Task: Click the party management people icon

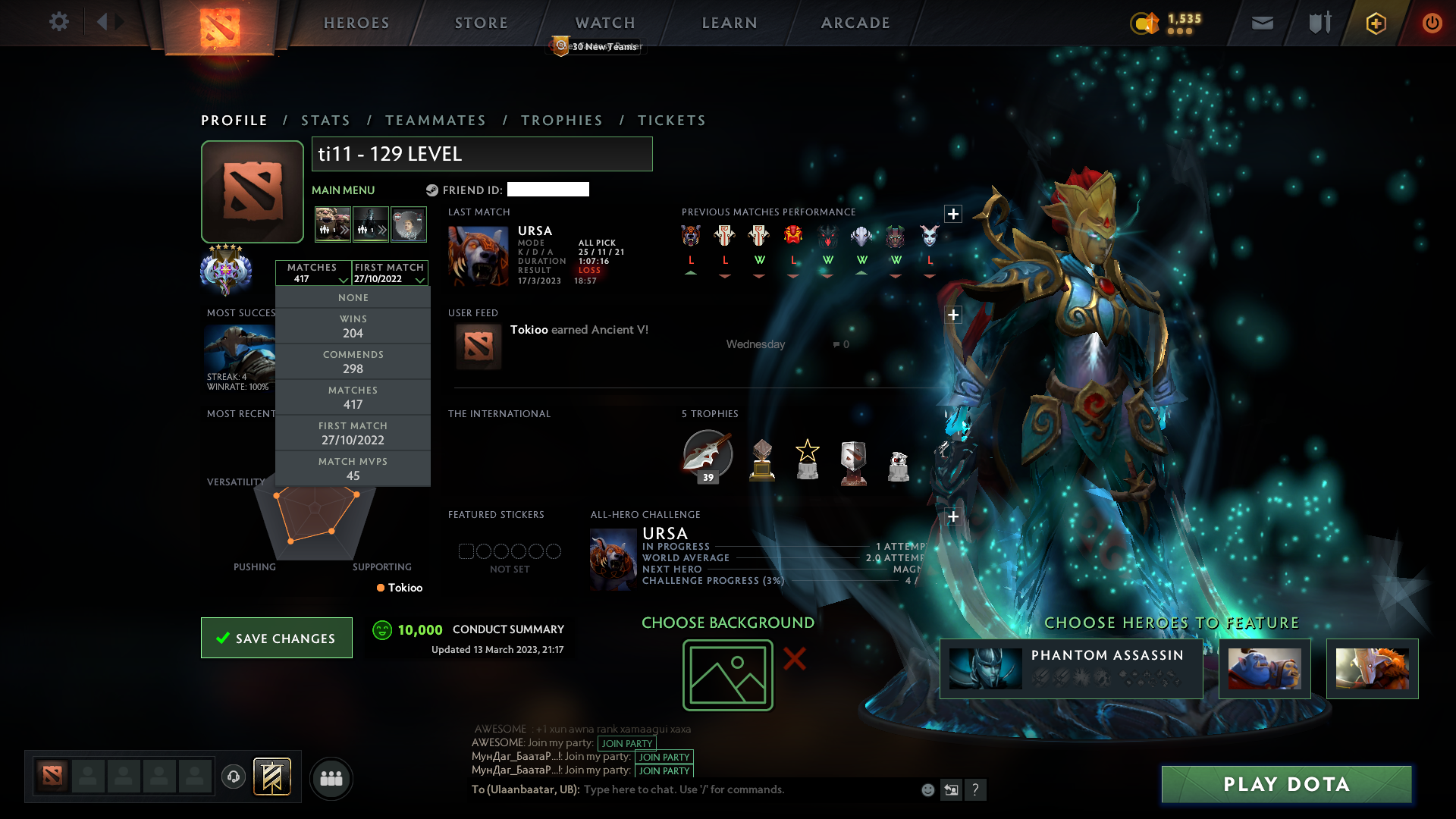Action: tap(330, 778)
